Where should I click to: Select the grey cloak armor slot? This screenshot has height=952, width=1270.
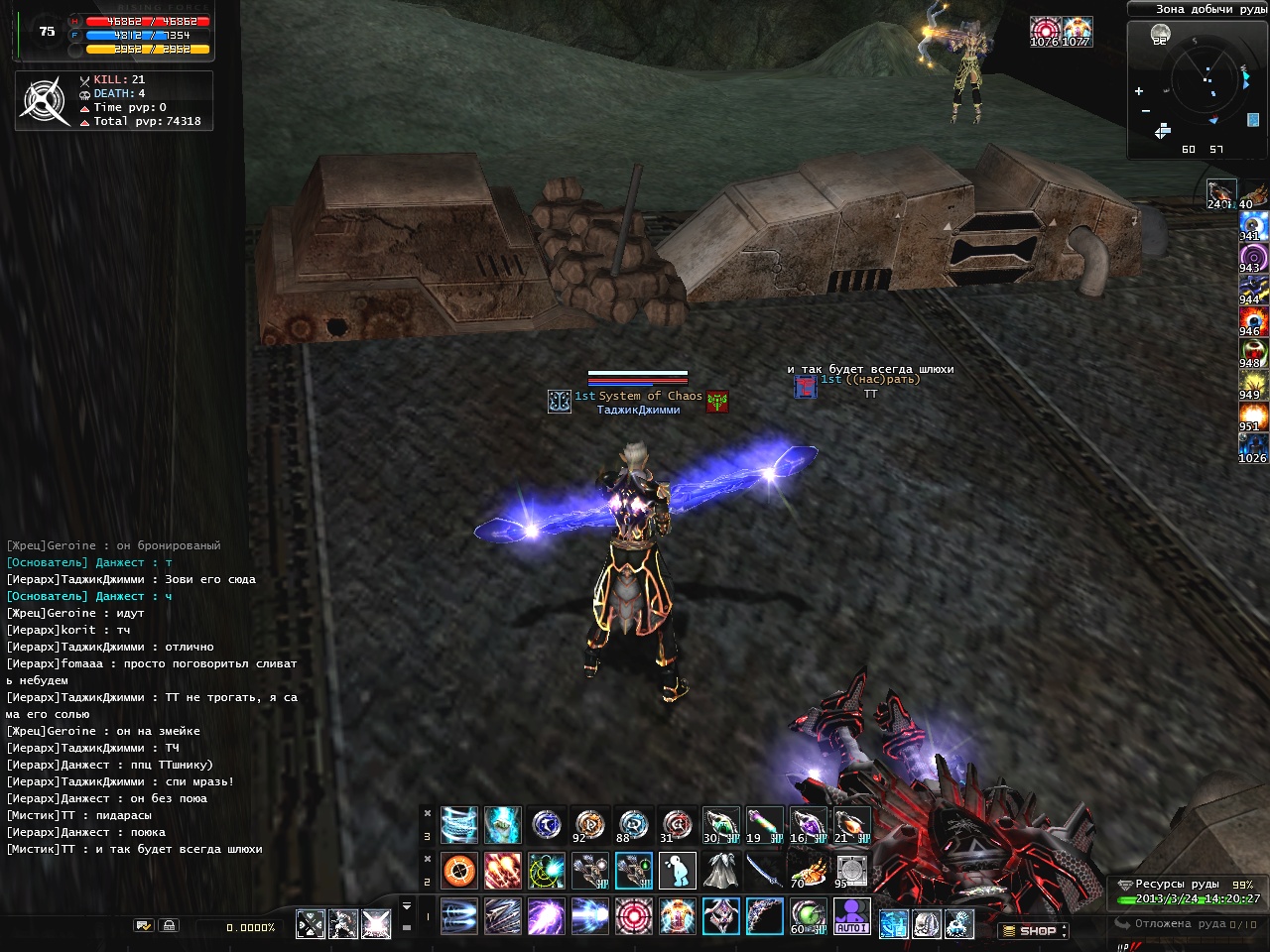(x=720, y=871)
